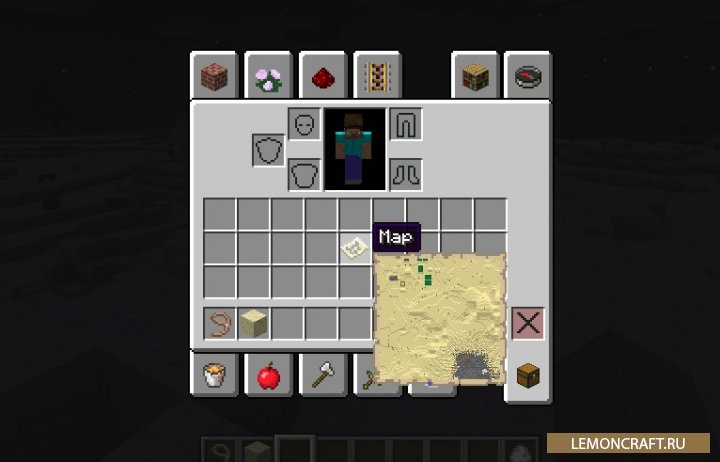720x462 pixels.
Task: Select the lead item slot
Action: 220,323
